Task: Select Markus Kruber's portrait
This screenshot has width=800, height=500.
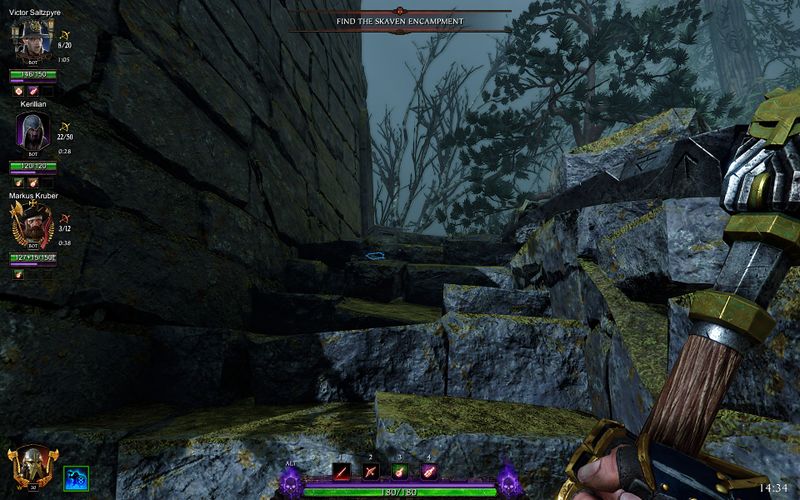Action: pyautogui.click(x=32, y=227)
